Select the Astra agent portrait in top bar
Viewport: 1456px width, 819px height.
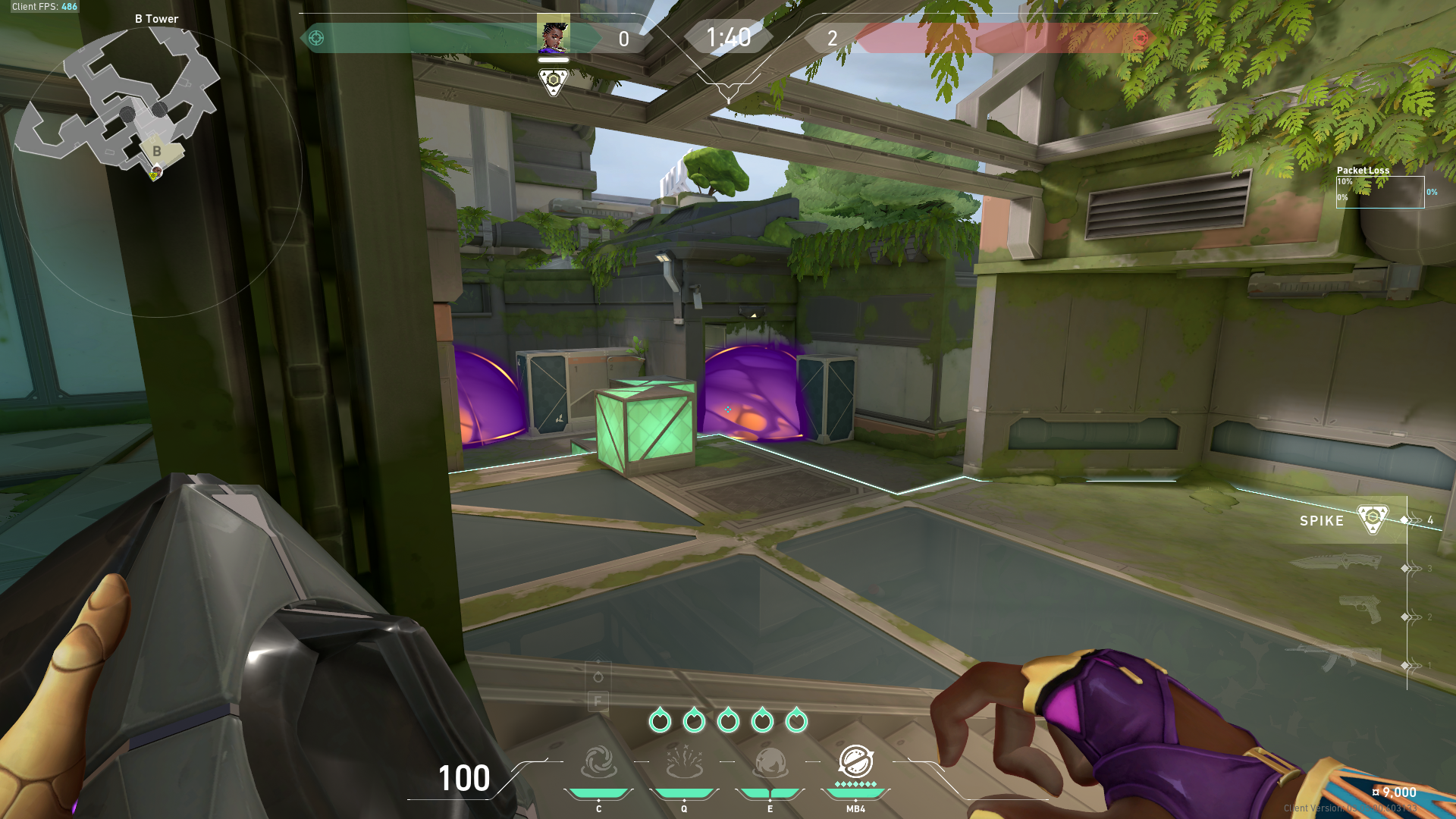point(553,35)
